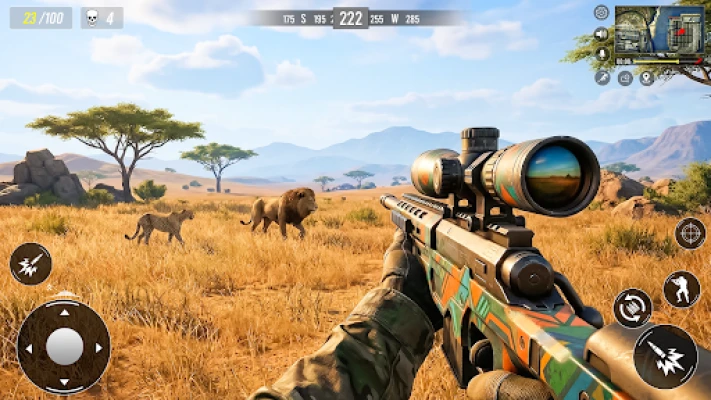The image size is (711, 400).
Task: Click the joystick's center knob
Action: tap(65, 347)
